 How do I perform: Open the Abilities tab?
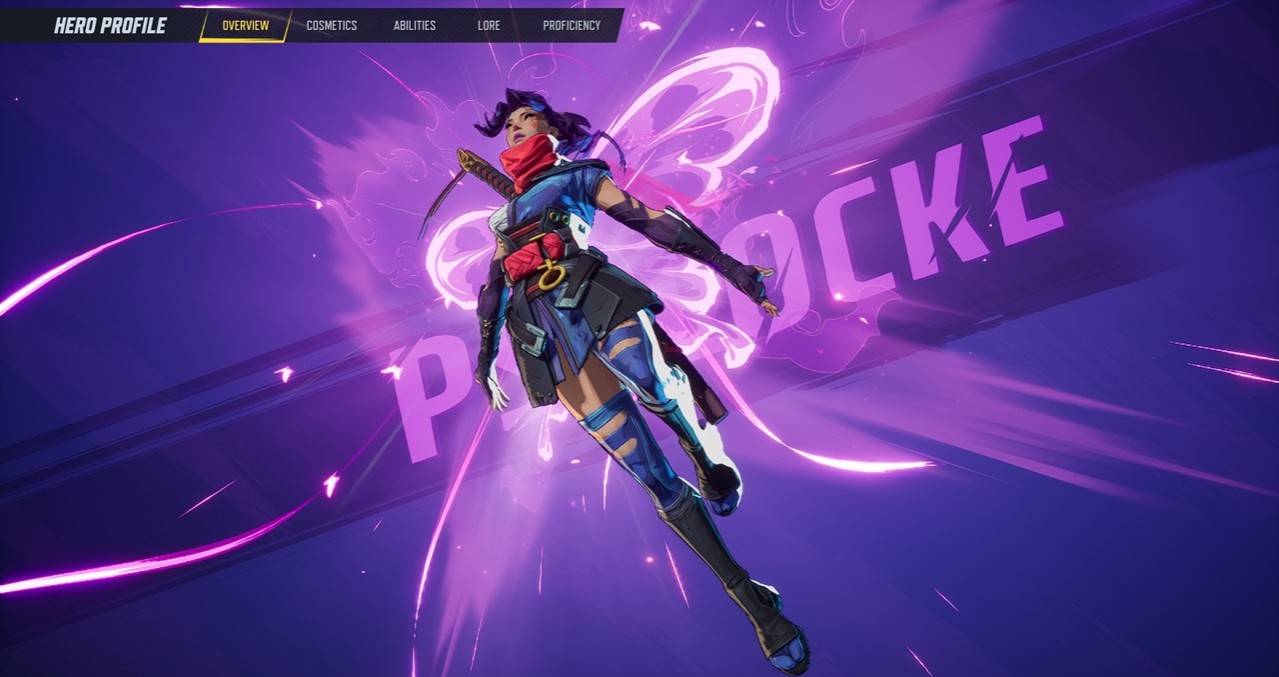(x=414, y=26)
